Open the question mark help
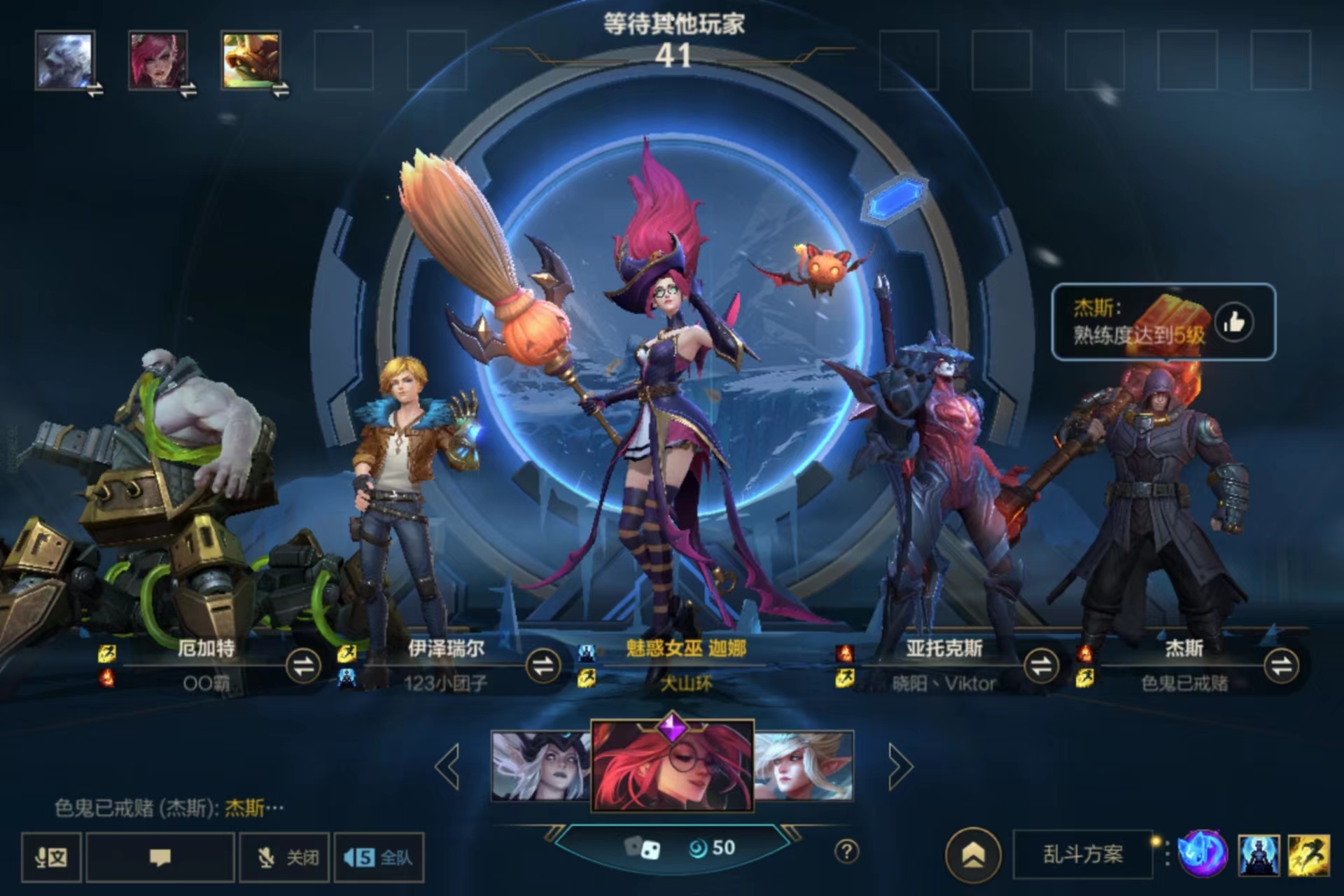Viewport: 1344px width, 896px height. tap(846, 852)
